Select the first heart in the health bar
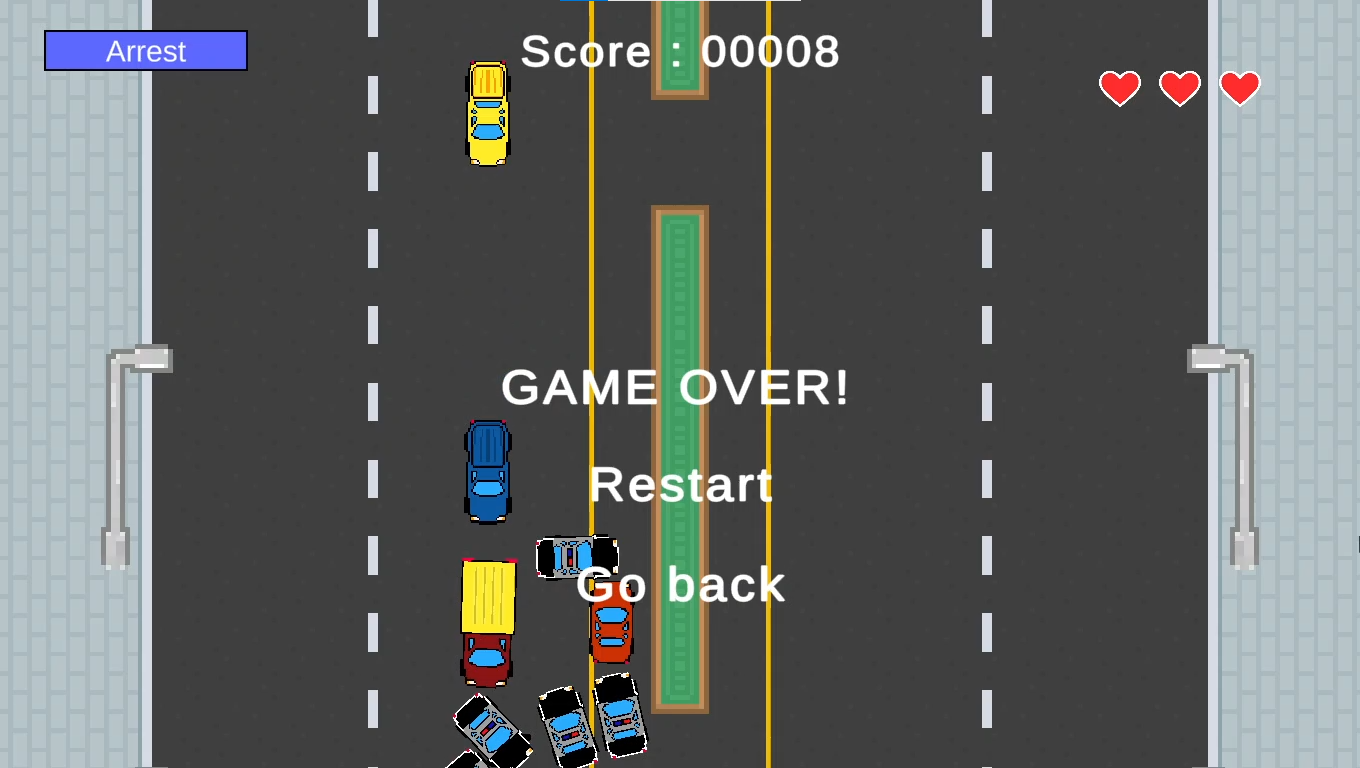1360x768 pixels. click(1120, 88)
